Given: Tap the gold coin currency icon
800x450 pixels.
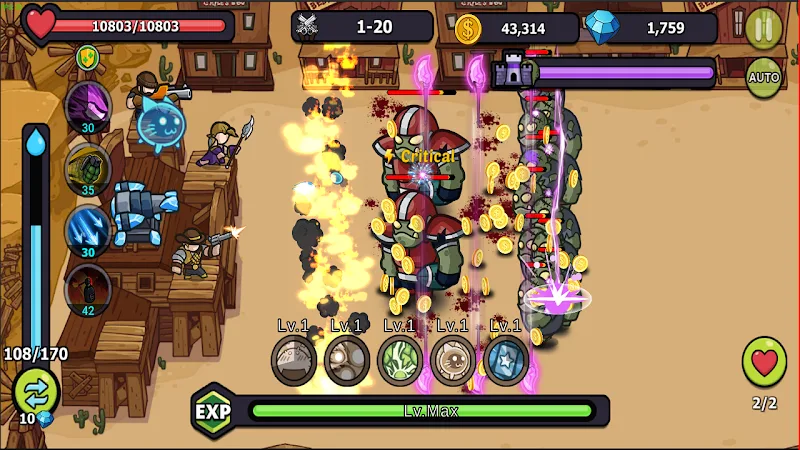Looking at the screenshot, I should pos(468,28).
